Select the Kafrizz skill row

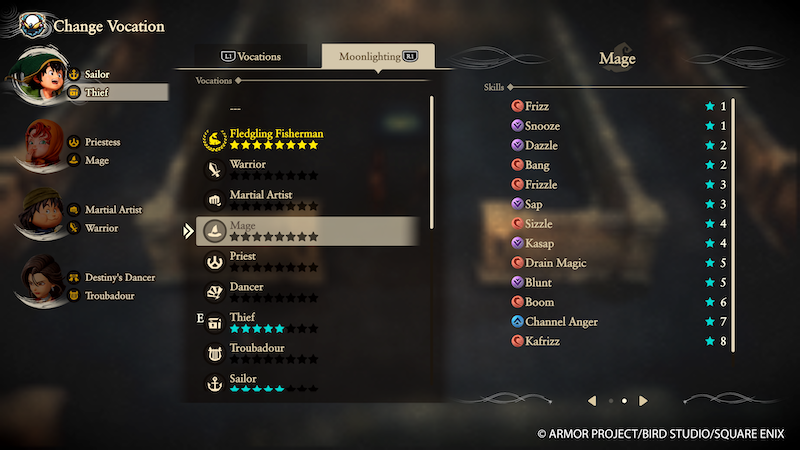tap(620, 341)
